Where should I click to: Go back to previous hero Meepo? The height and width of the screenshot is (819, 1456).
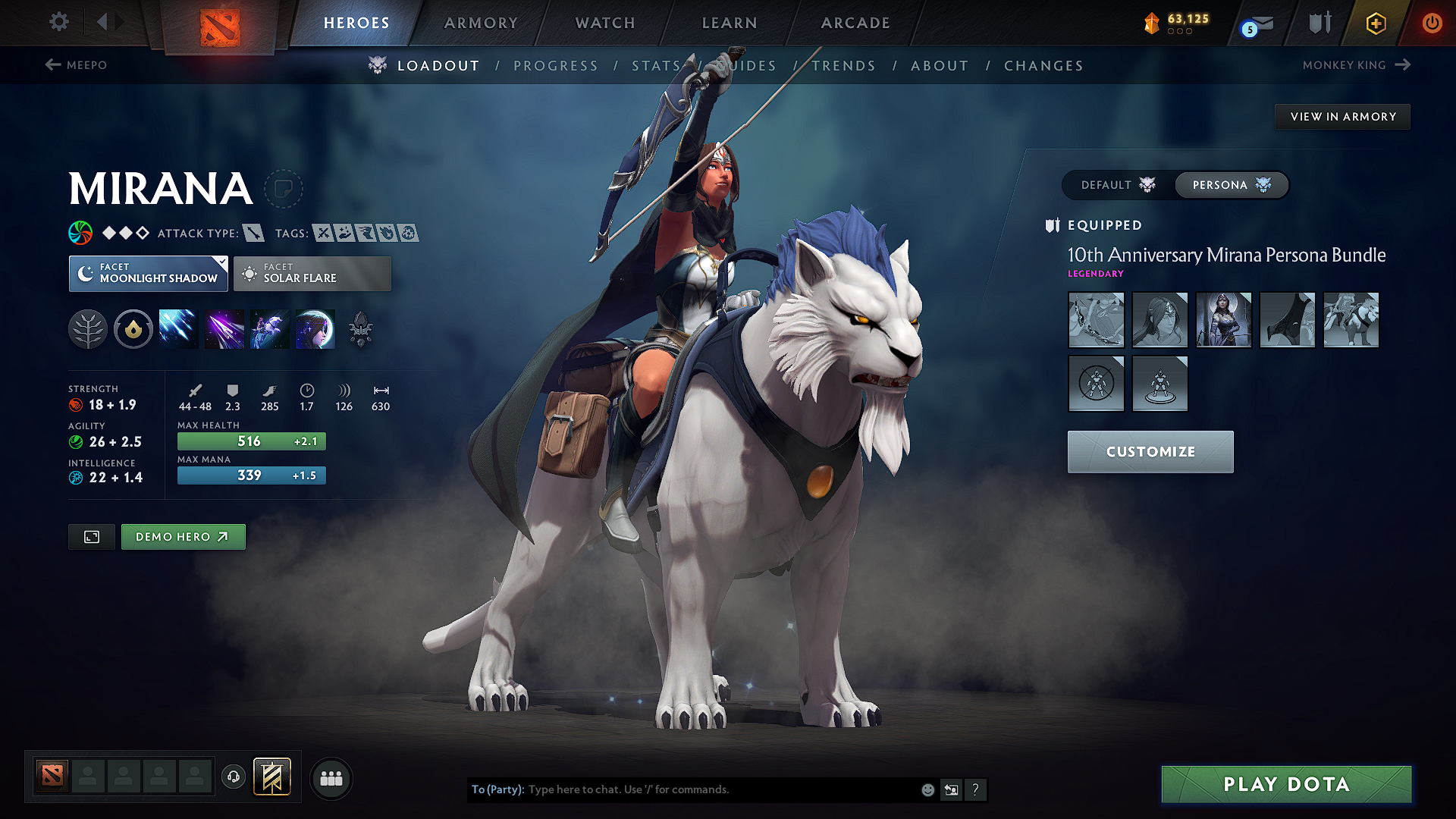tap(76, 65)
